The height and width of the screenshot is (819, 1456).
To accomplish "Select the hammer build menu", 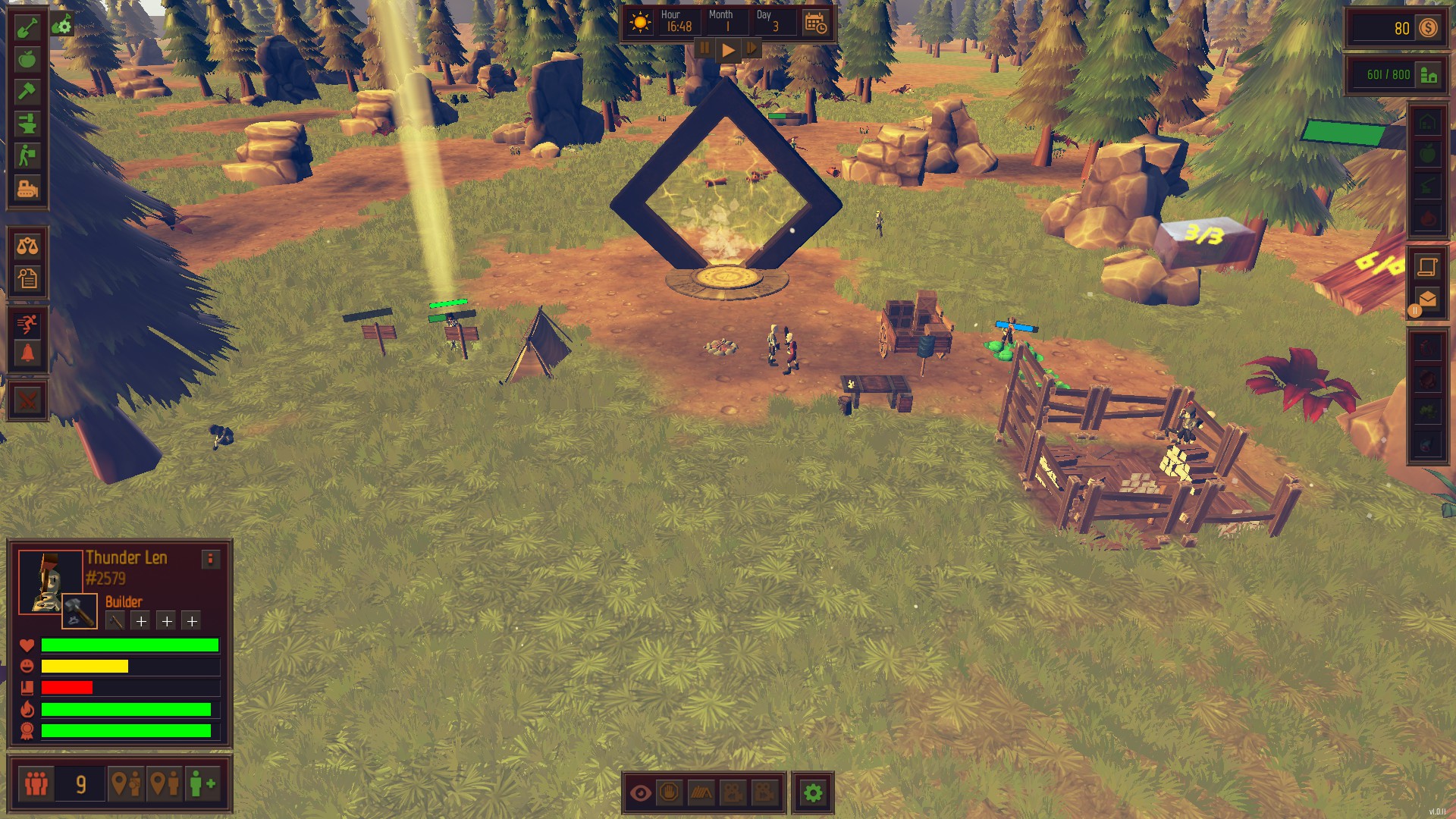I will pos(27,92).
